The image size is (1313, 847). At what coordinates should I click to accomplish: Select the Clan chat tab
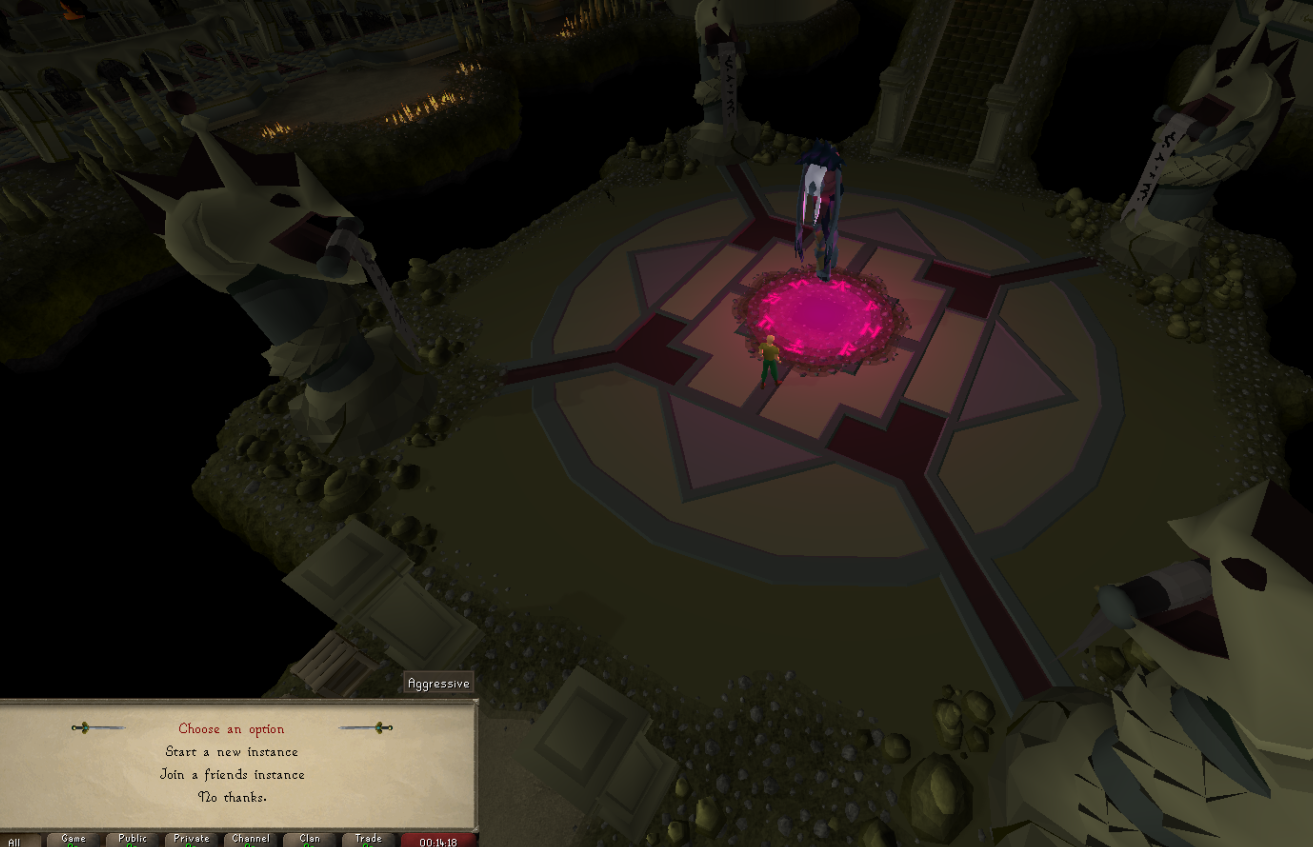click(x=309, y=840)
